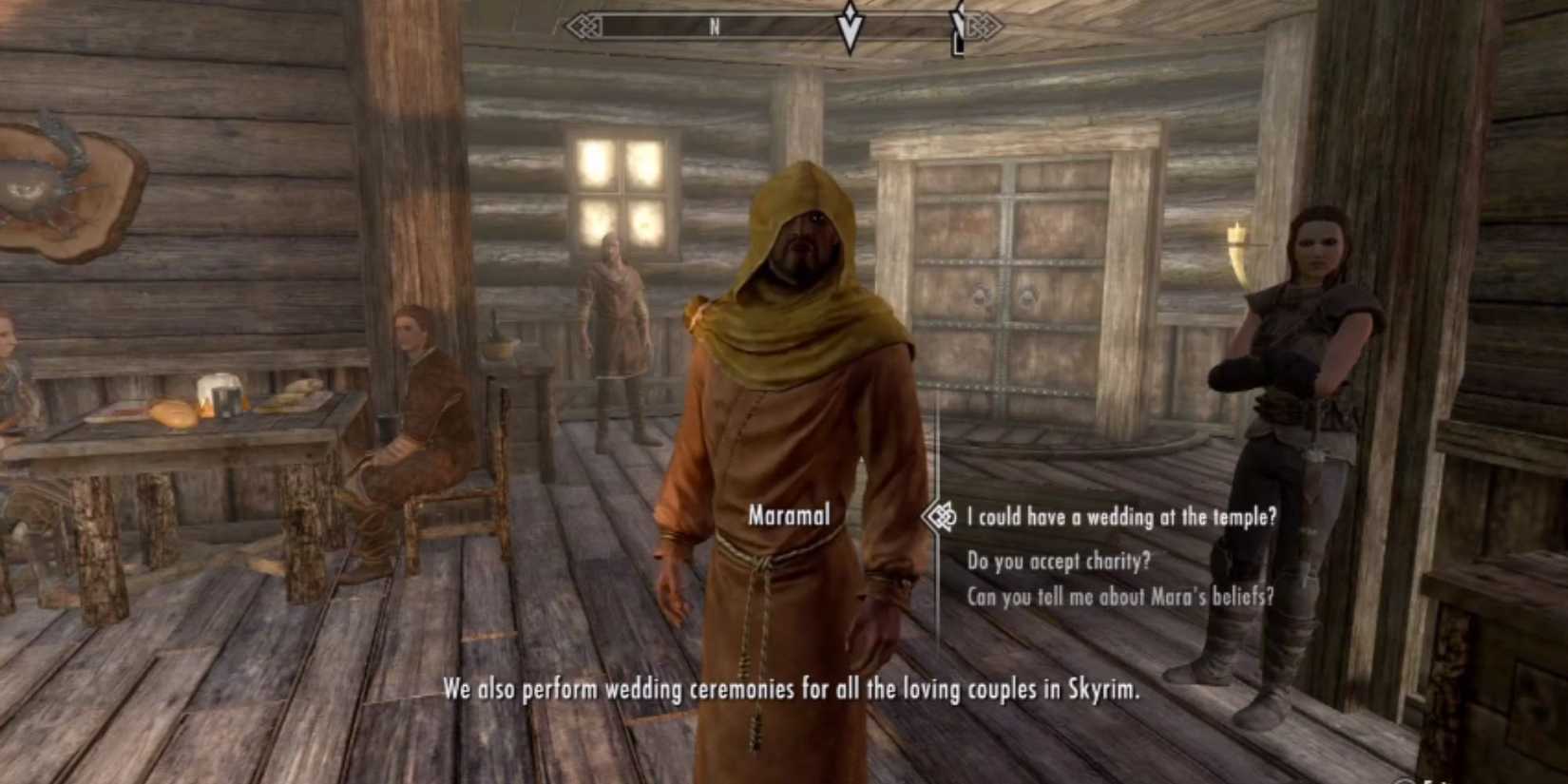Image resolution: width=1568 pixels, height=784 pixels.
Task: Expand the Do you accept charity question
Action: pos(1059,561)
